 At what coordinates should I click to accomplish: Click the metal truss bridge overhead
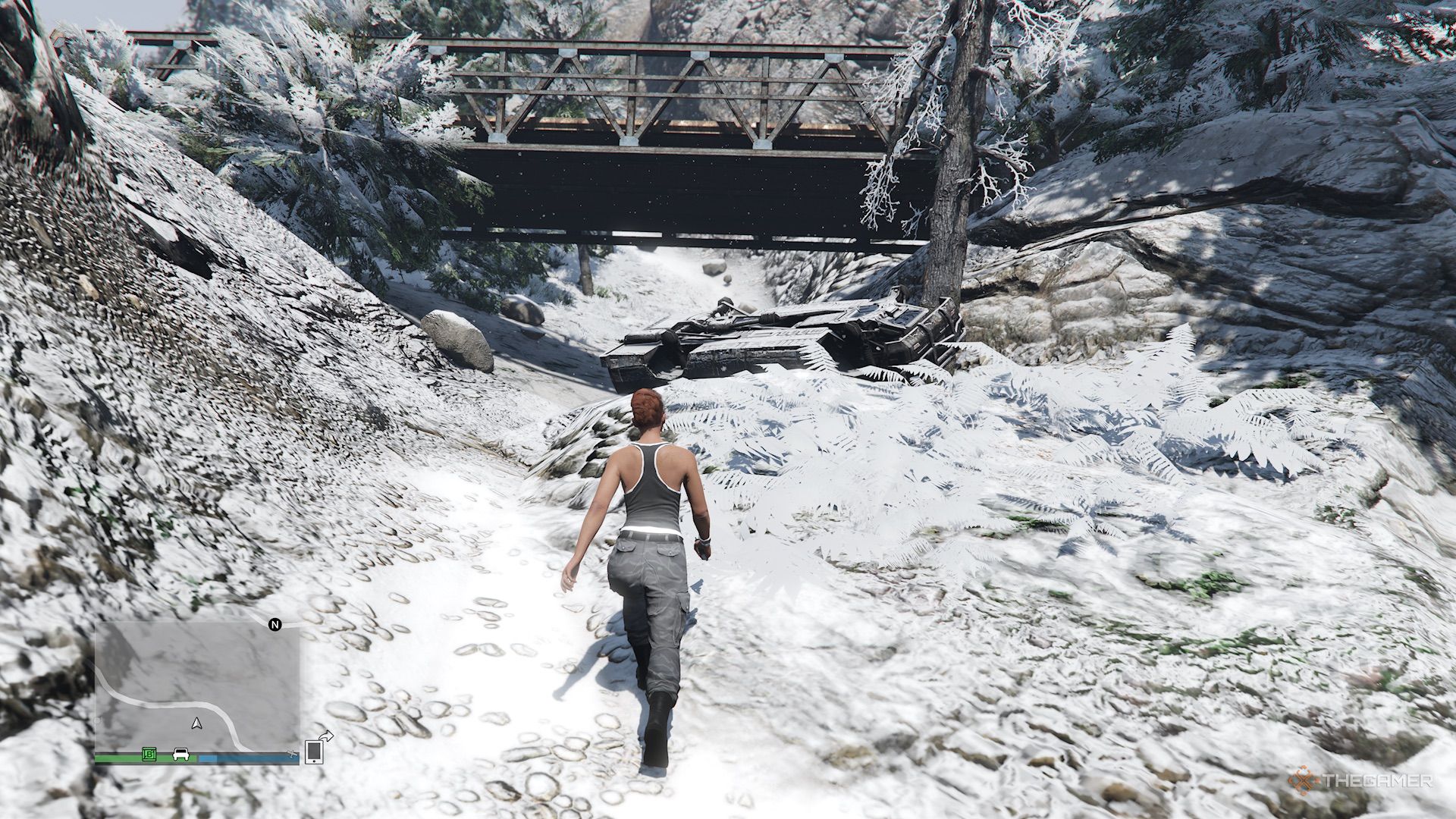[682, 129]
